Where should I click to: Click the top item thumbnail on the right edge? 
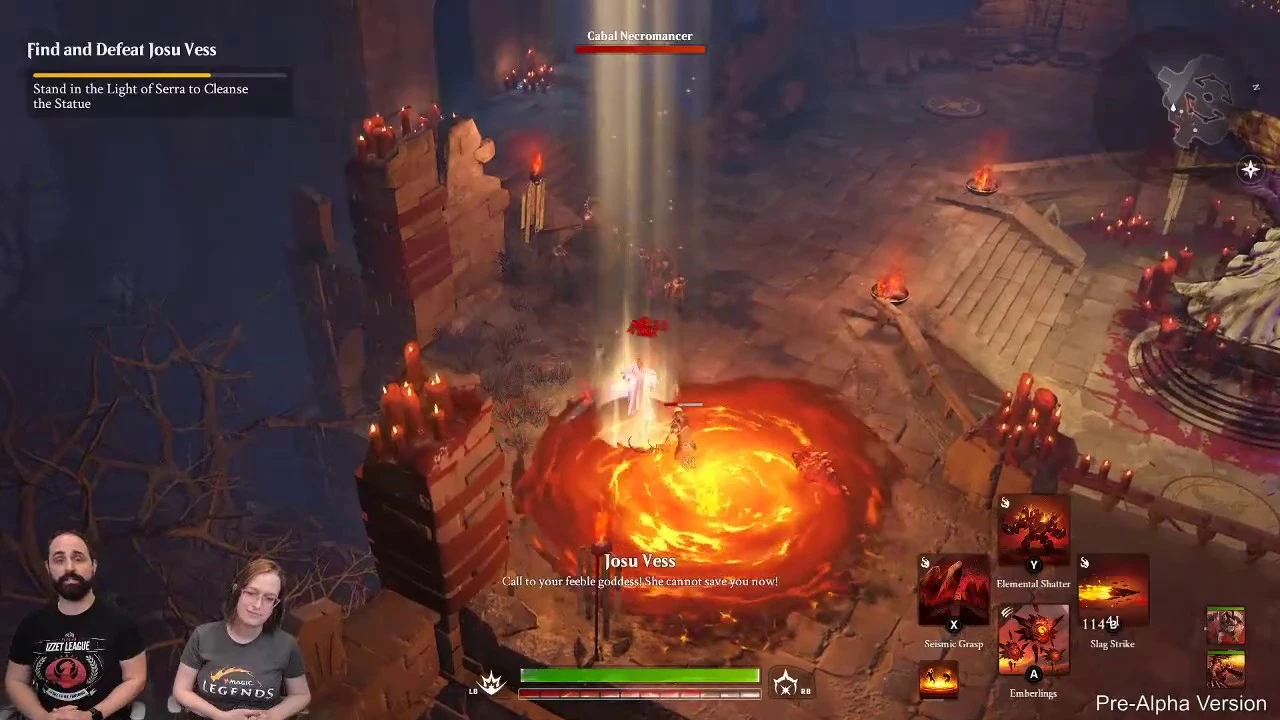click(x=1225, y=625)
